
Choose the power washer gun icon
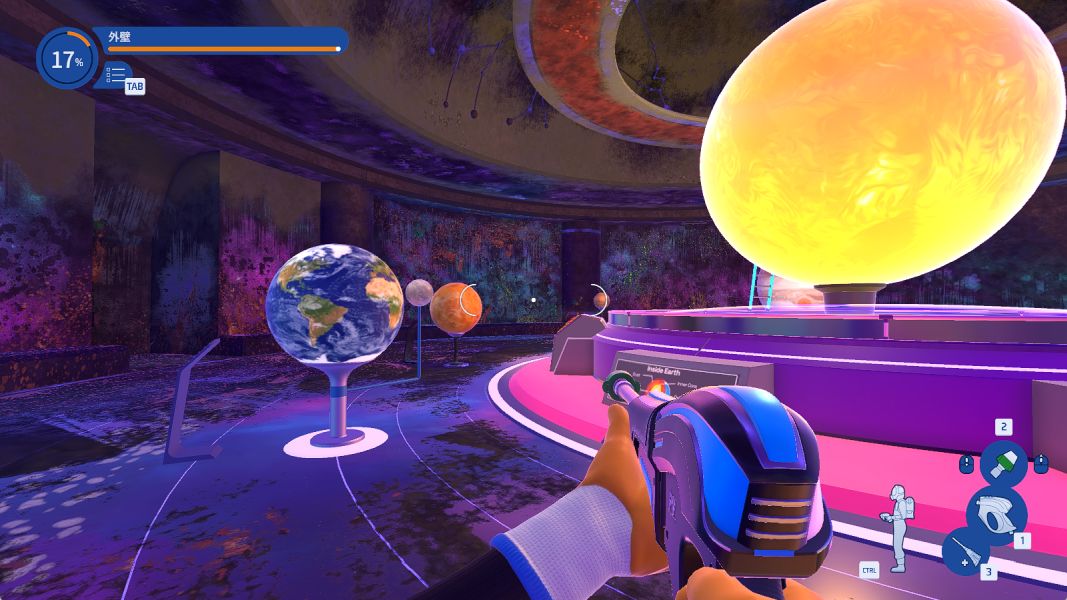point(995,512)
